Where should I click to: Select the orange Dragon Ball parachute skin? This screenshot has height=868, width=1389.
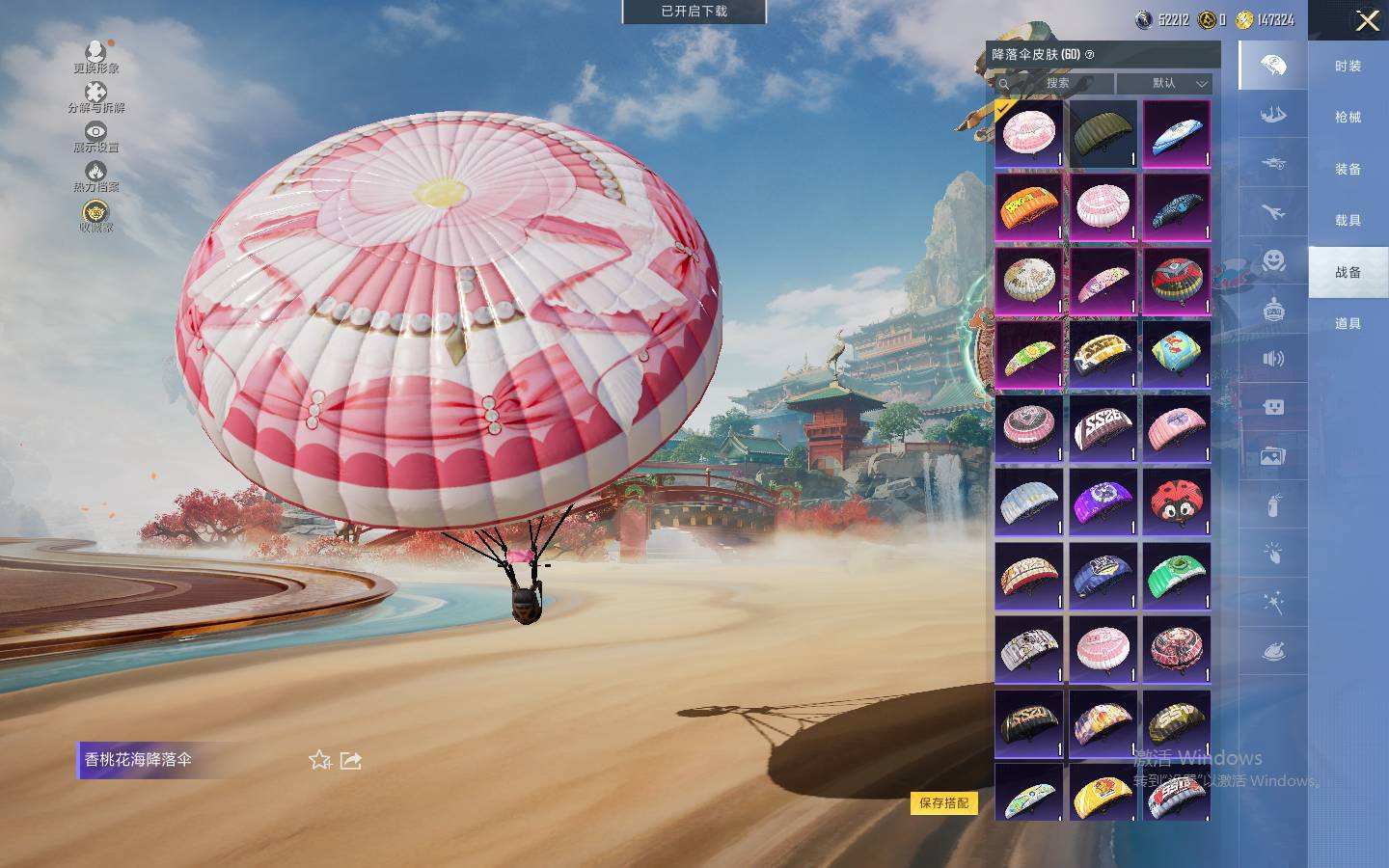pyautogui.click(x=1028, y=207)
